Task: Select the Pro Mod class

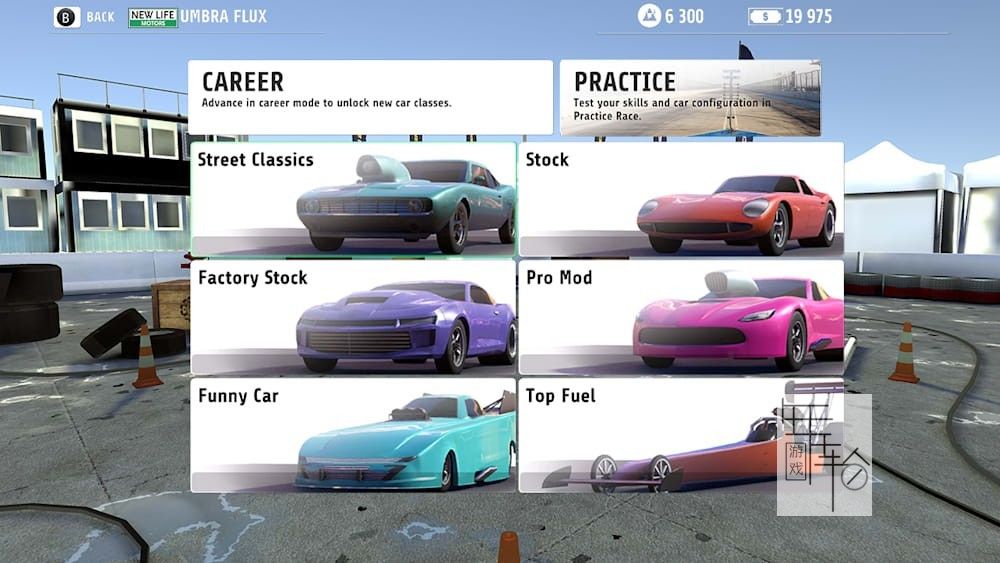Action: point(681,317)
